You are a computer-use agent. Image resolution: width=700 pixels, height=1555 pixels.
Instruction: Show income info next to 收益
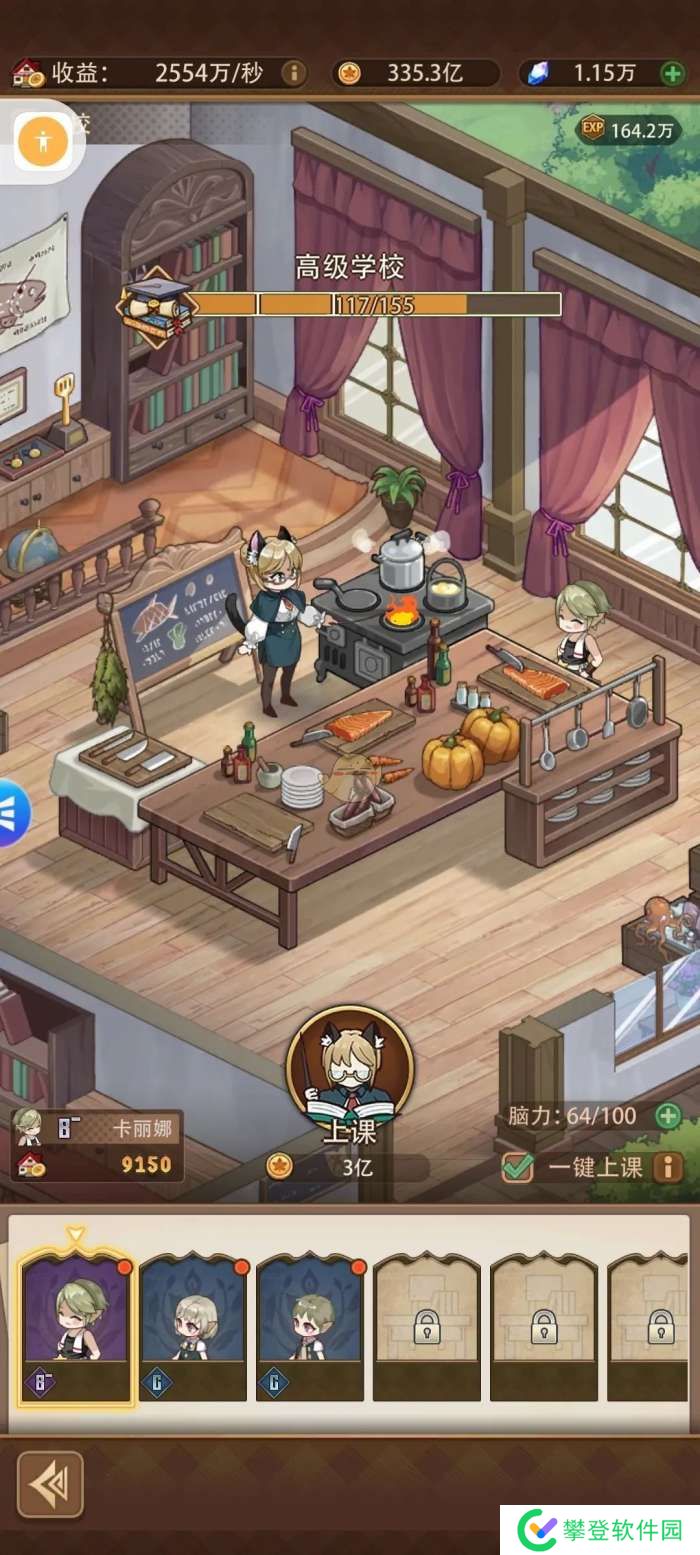(293, 73)
